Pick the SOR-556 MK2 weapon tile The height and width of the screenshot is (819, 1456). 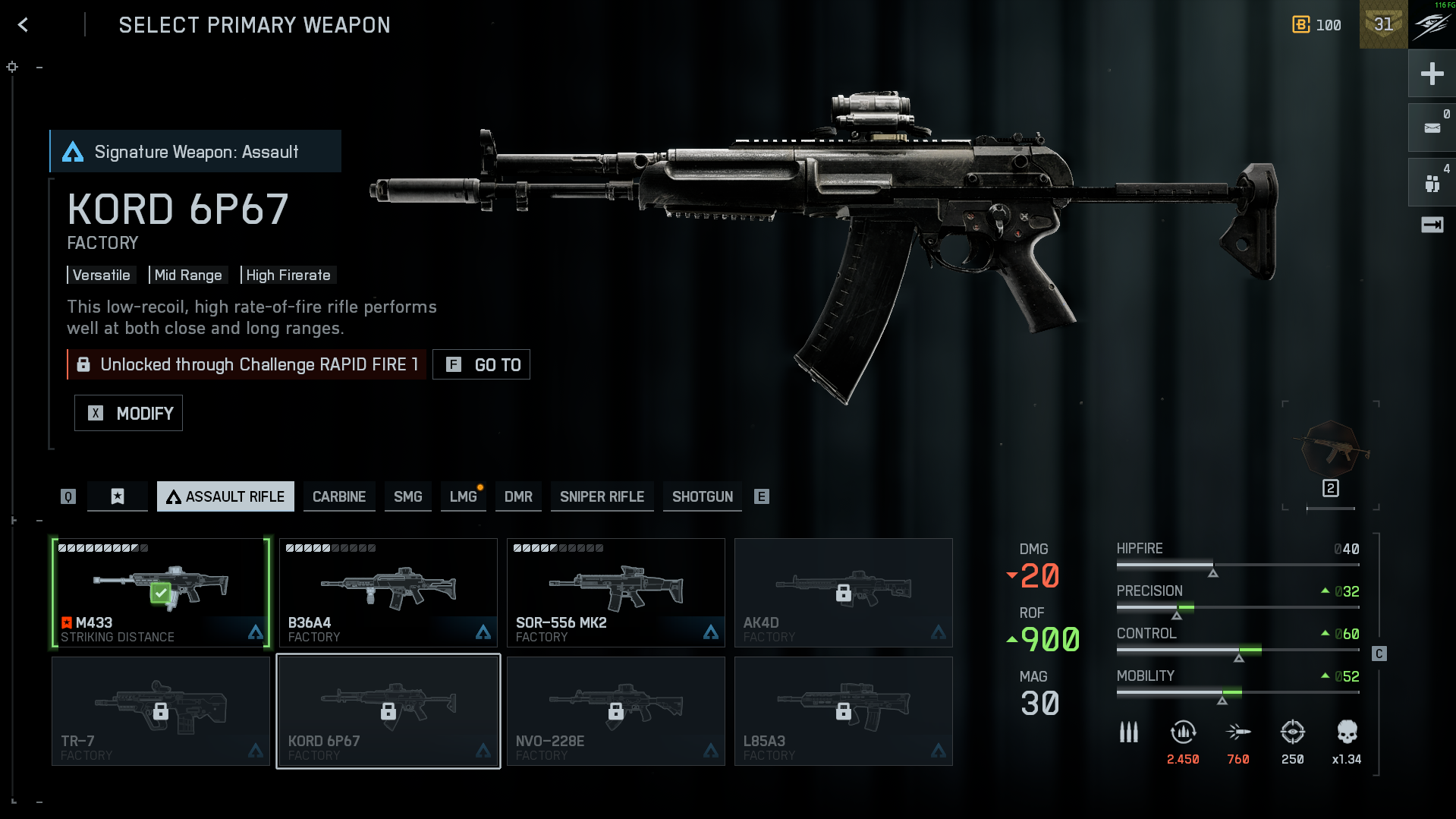[616, 593]
